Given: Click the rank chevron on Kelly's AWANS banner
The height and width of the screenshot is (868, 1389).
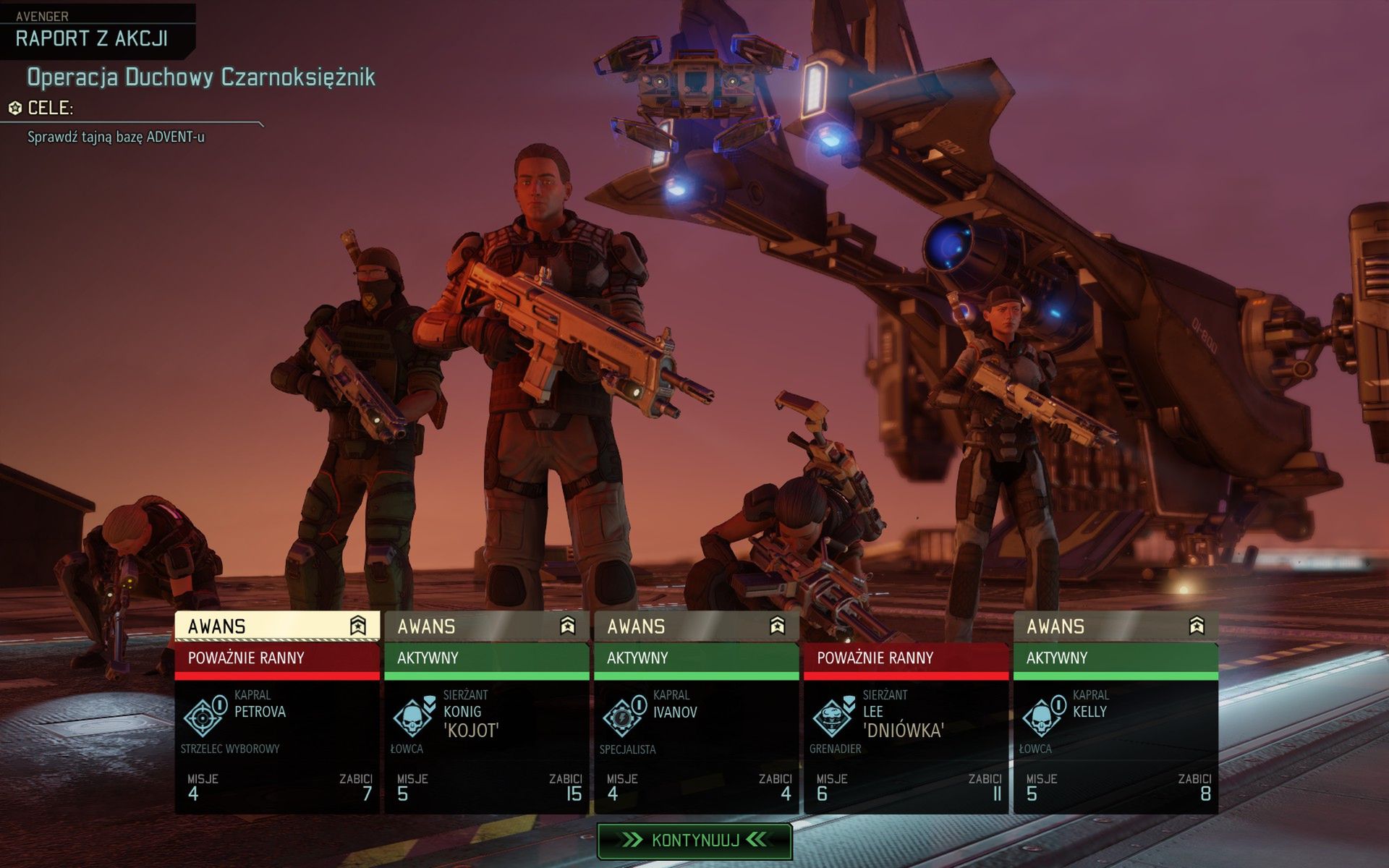Looking at the screenshot, I should coord(1197,625).
